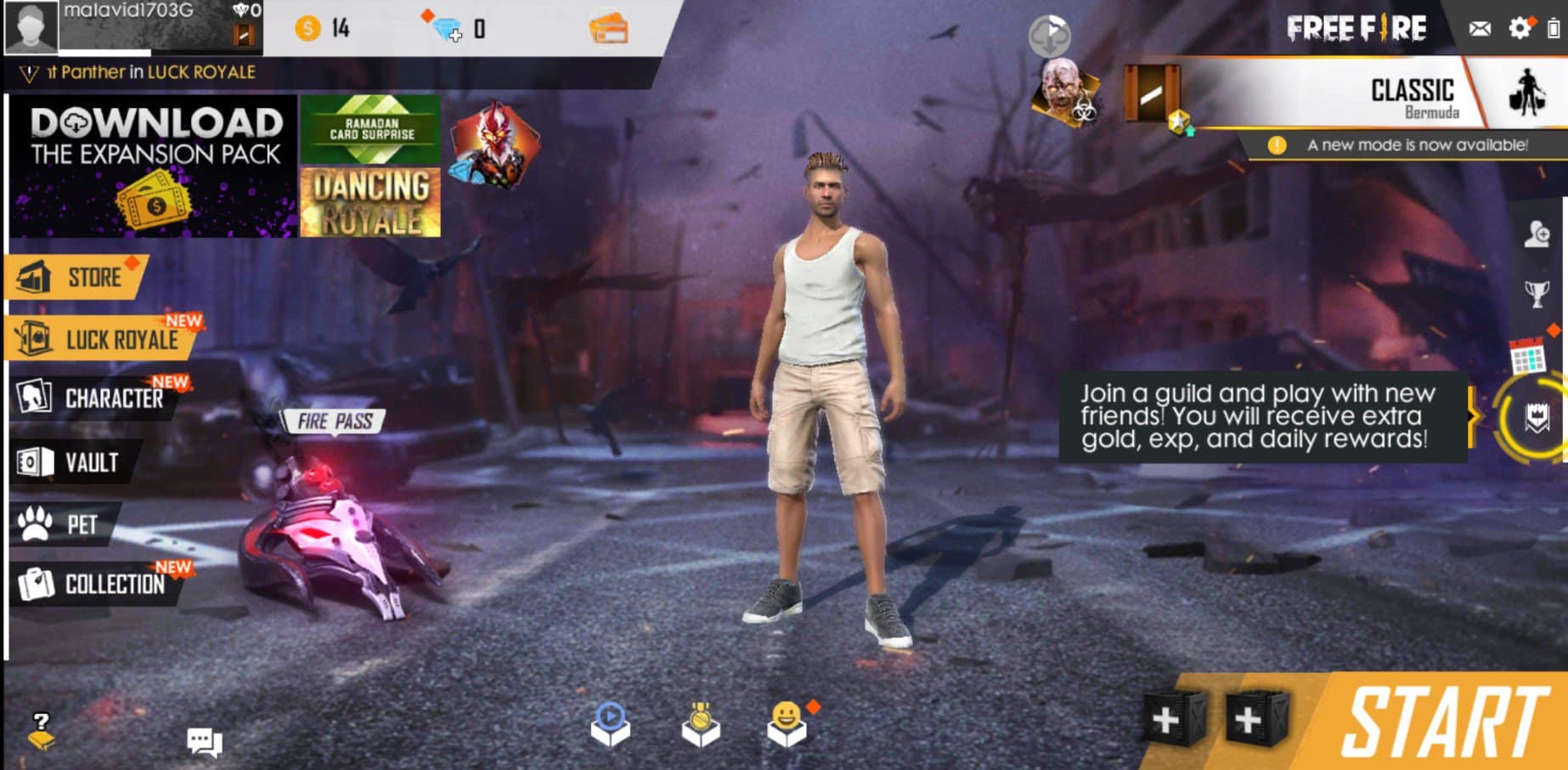The image size is (1568, 770).
Task: Open the Fire Pass
Action: (334, 421)
